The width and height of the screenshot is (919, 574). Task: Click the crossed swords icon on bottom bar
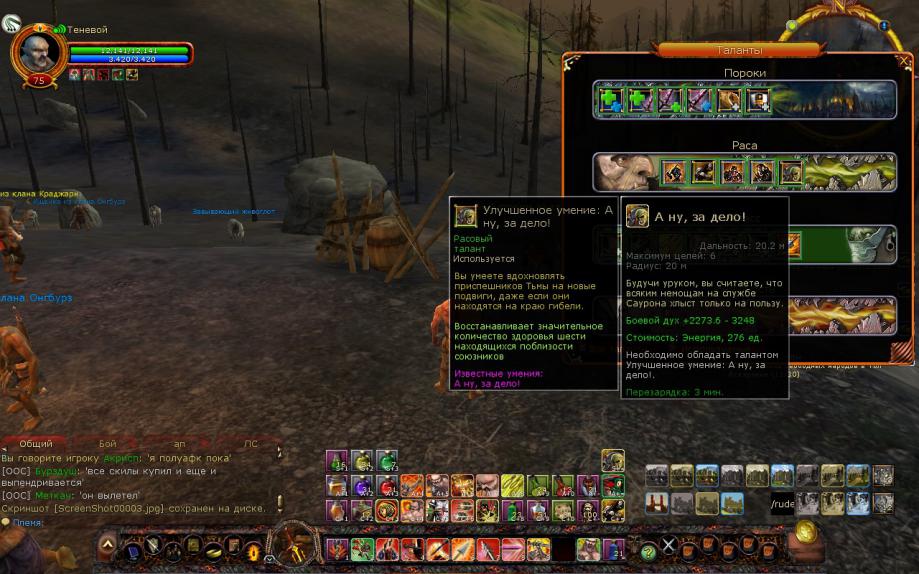point(670,546)
